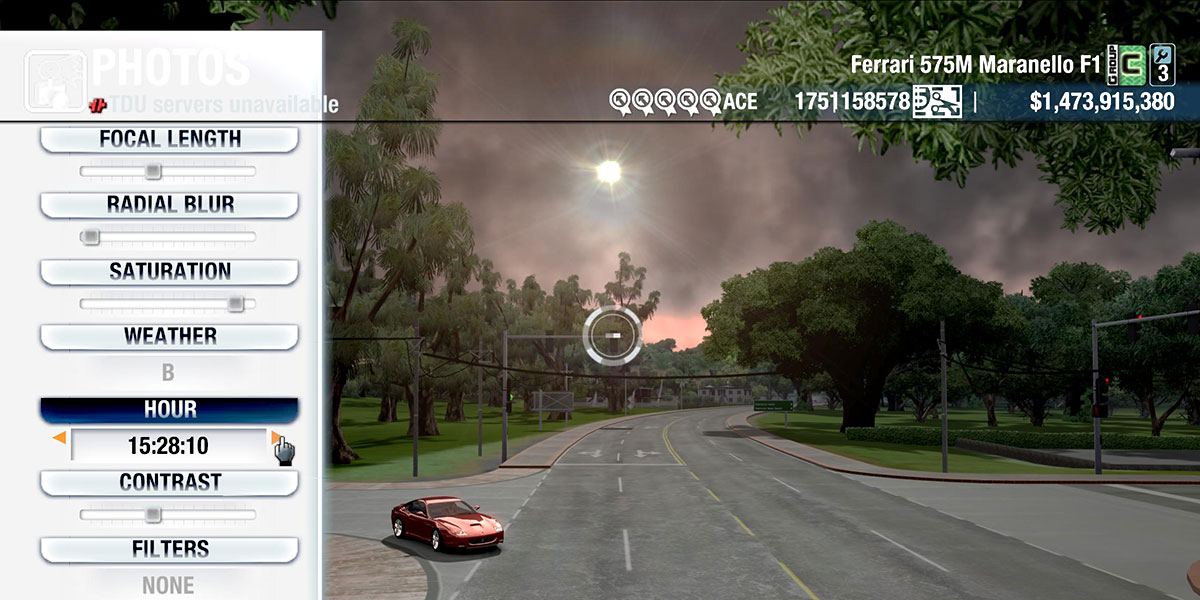Click the Saturation slider handle
The width and height of the screenshot is (1200, 600).
coord(235,303)
